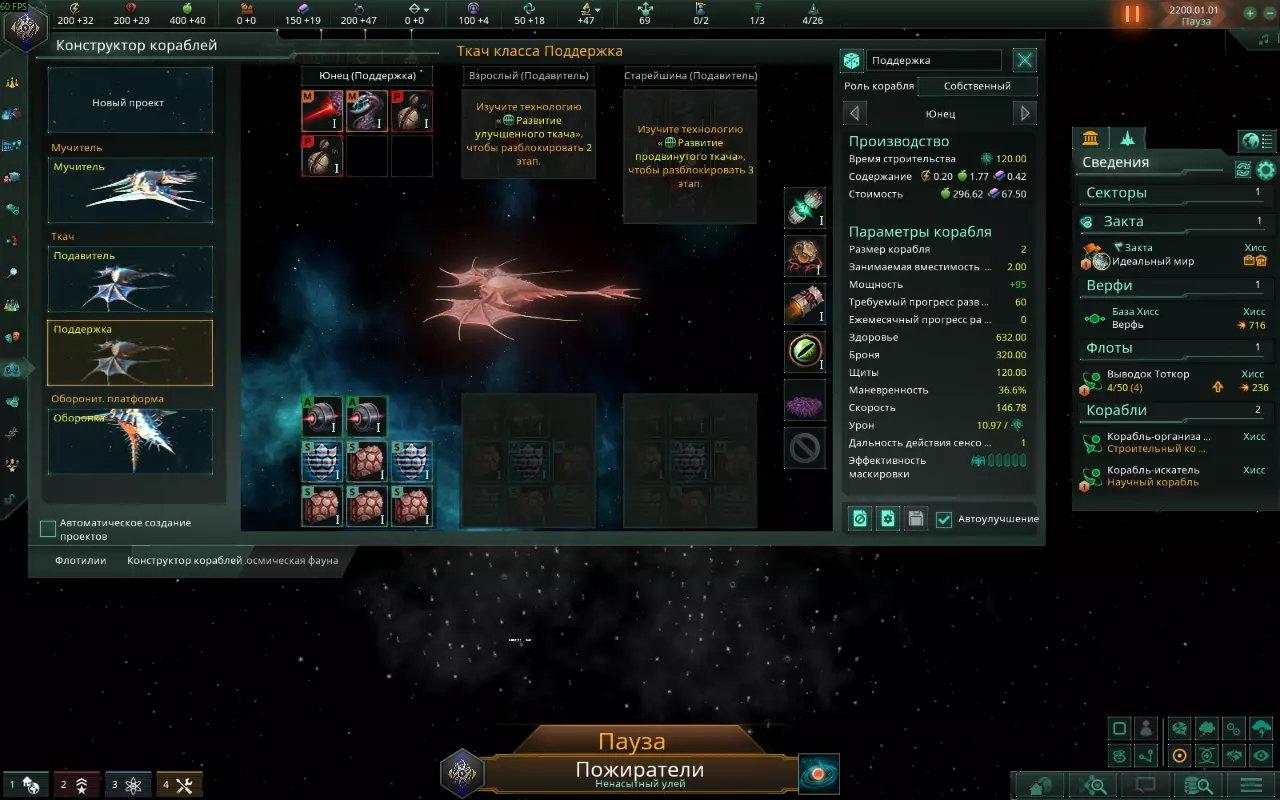
Task: Toggle automatic project creation checkbox
Action: (x=48, y=529)
